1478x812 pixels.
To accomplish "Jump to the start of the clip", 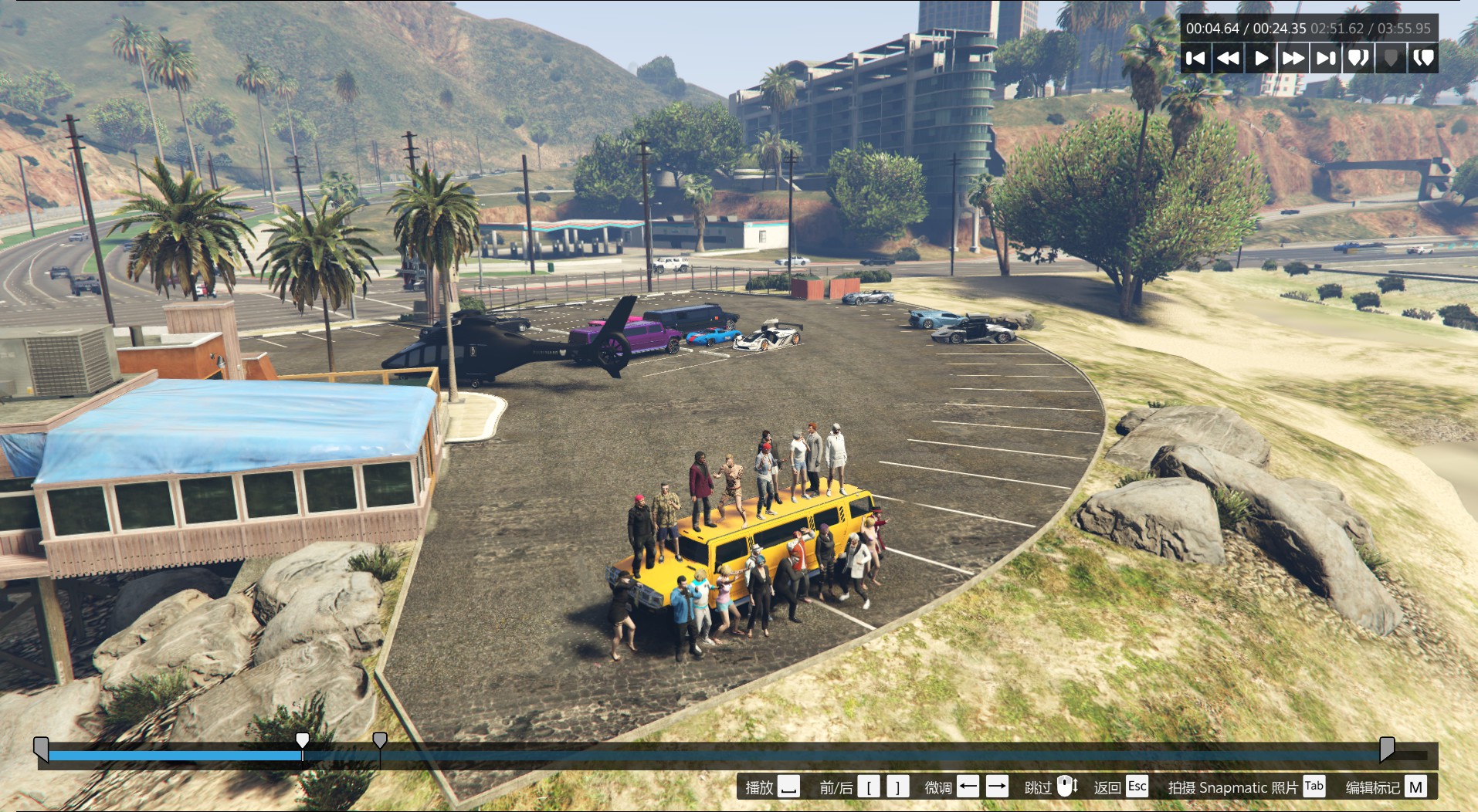I will (1195, 59).
